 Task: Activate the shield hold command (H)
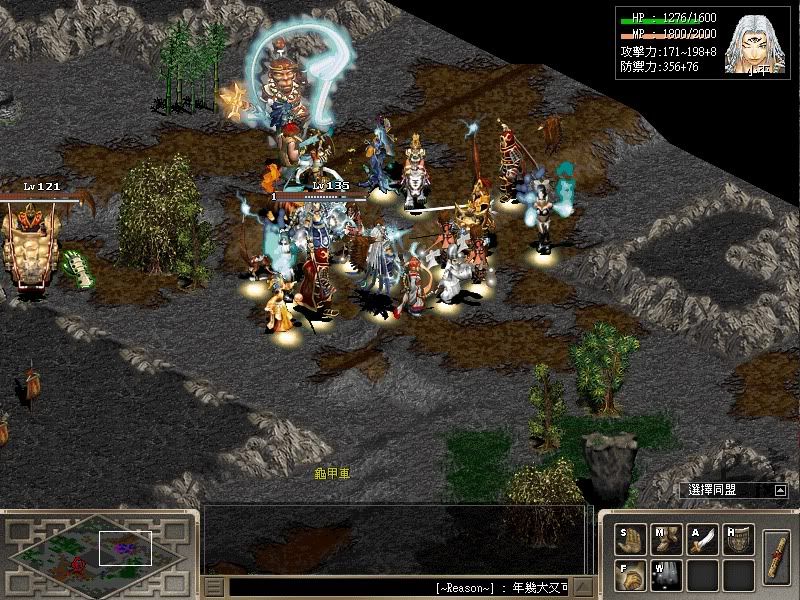tap(738, 539)
